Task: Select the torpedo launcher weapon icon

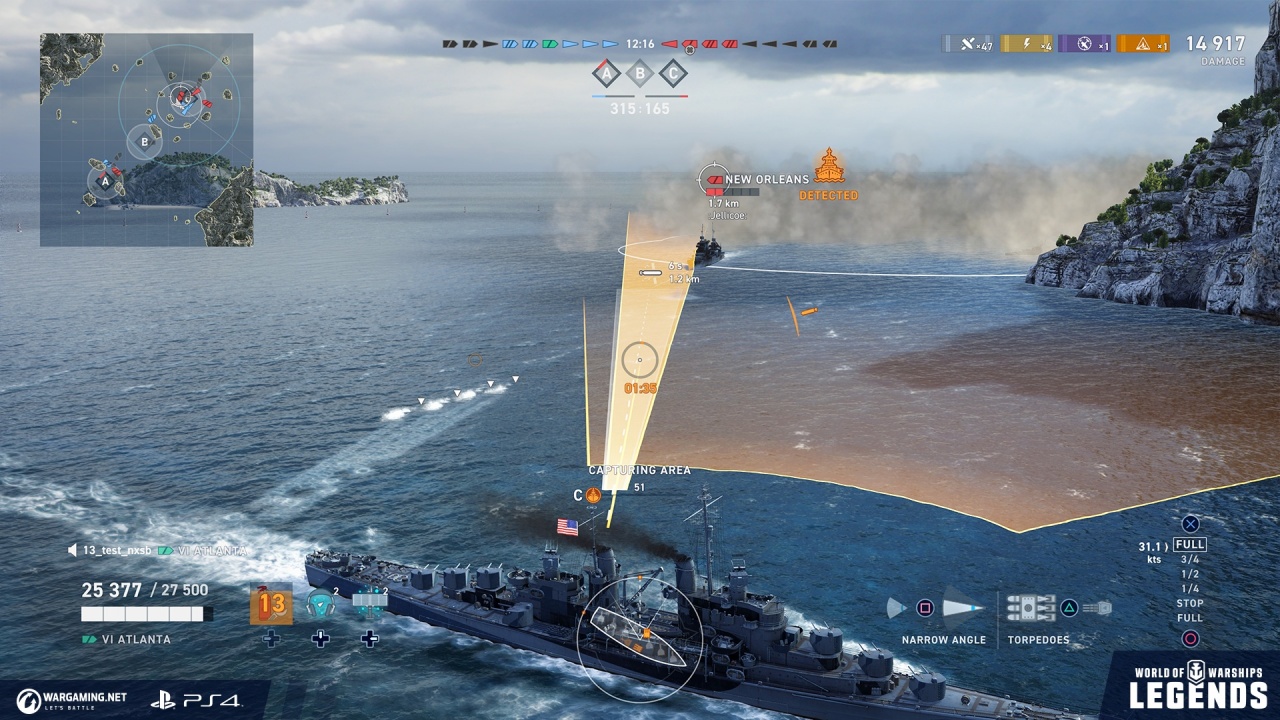Action: click(1031, 607)
